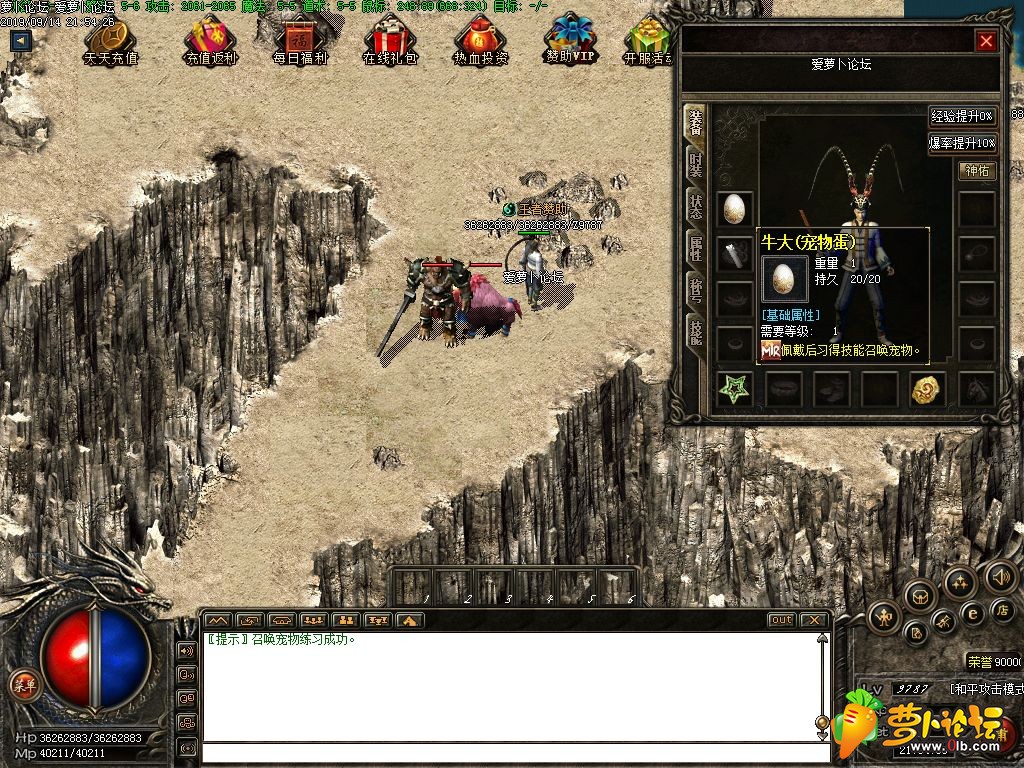Claim the 在线礼包 online gift pack
The width and height of the screenshot is (1024, 768).
pos(390,41)
